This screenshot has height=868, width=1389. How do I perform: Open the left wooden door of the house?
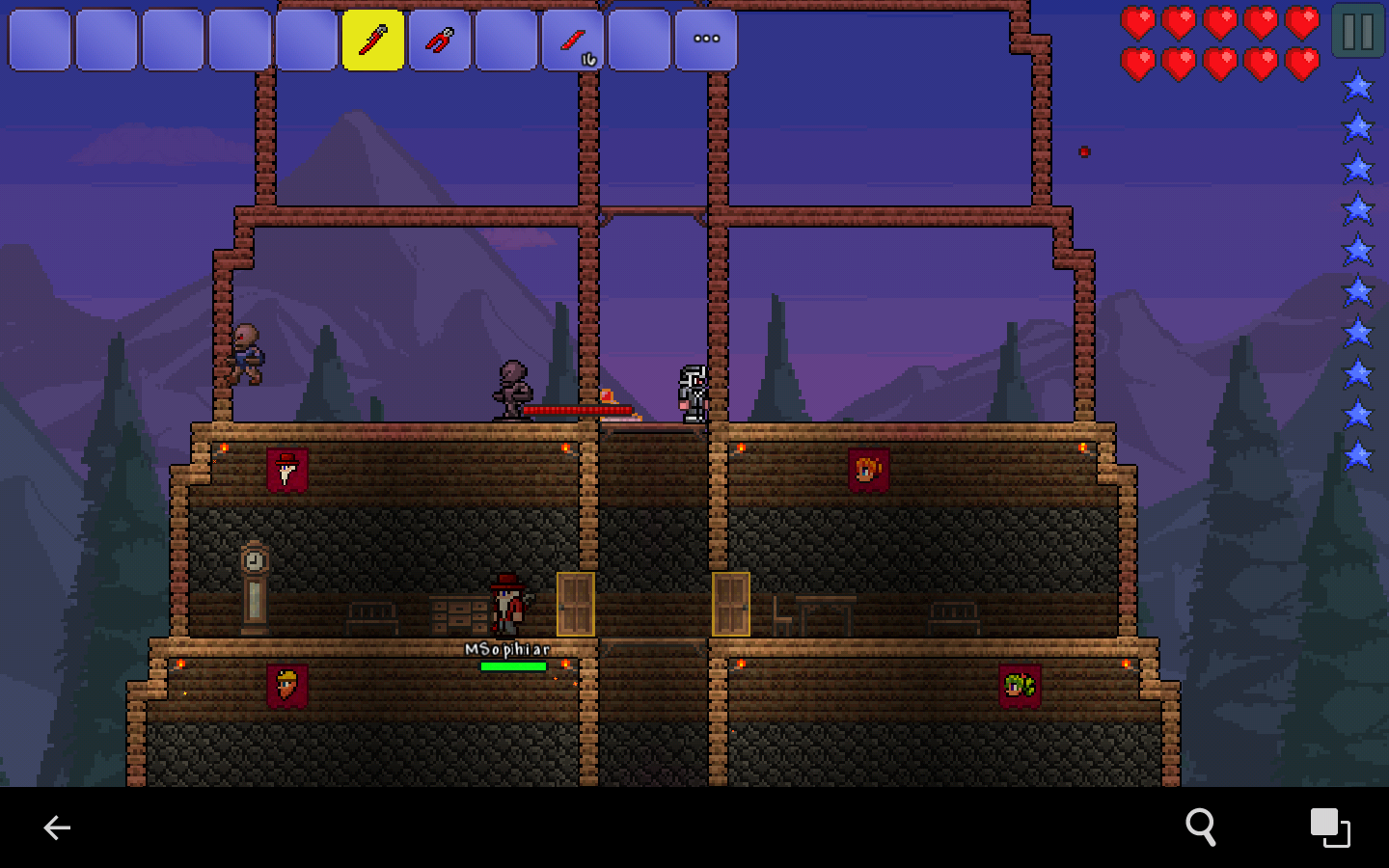click(x=574, y=603)
